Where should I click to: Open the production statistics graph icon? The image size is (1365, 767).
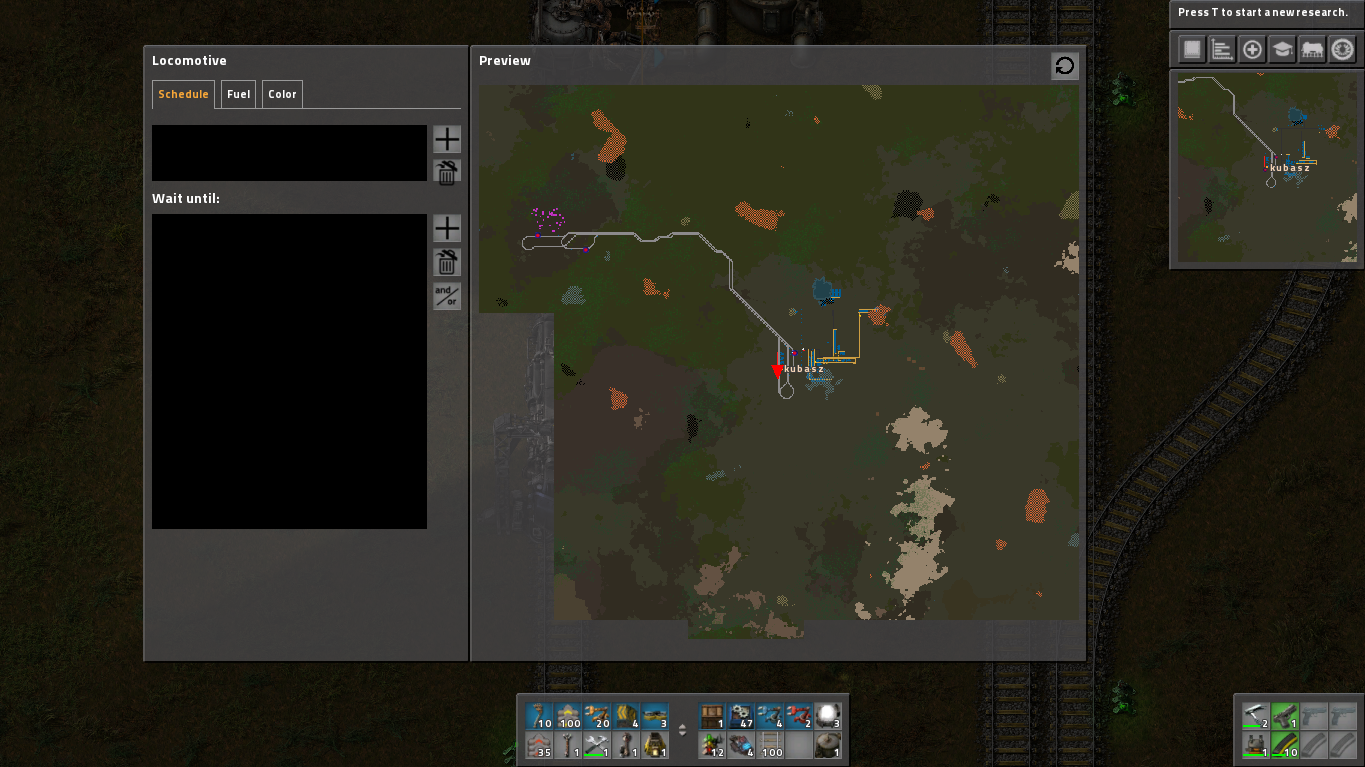tap(1222, 49)
